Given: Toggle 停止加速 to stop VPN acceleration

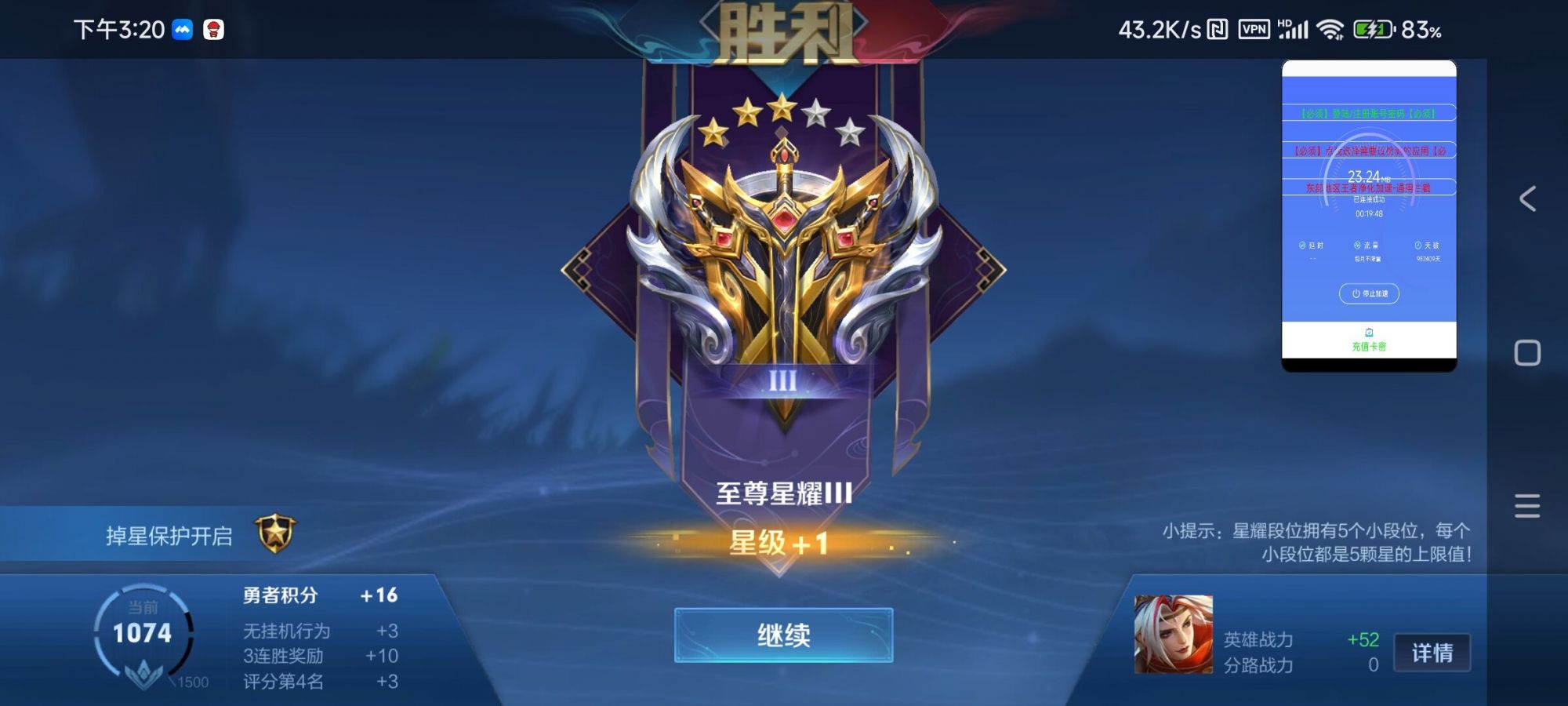Looking at the screenshot, I should pyautogui.click(x=1370, y=294).
